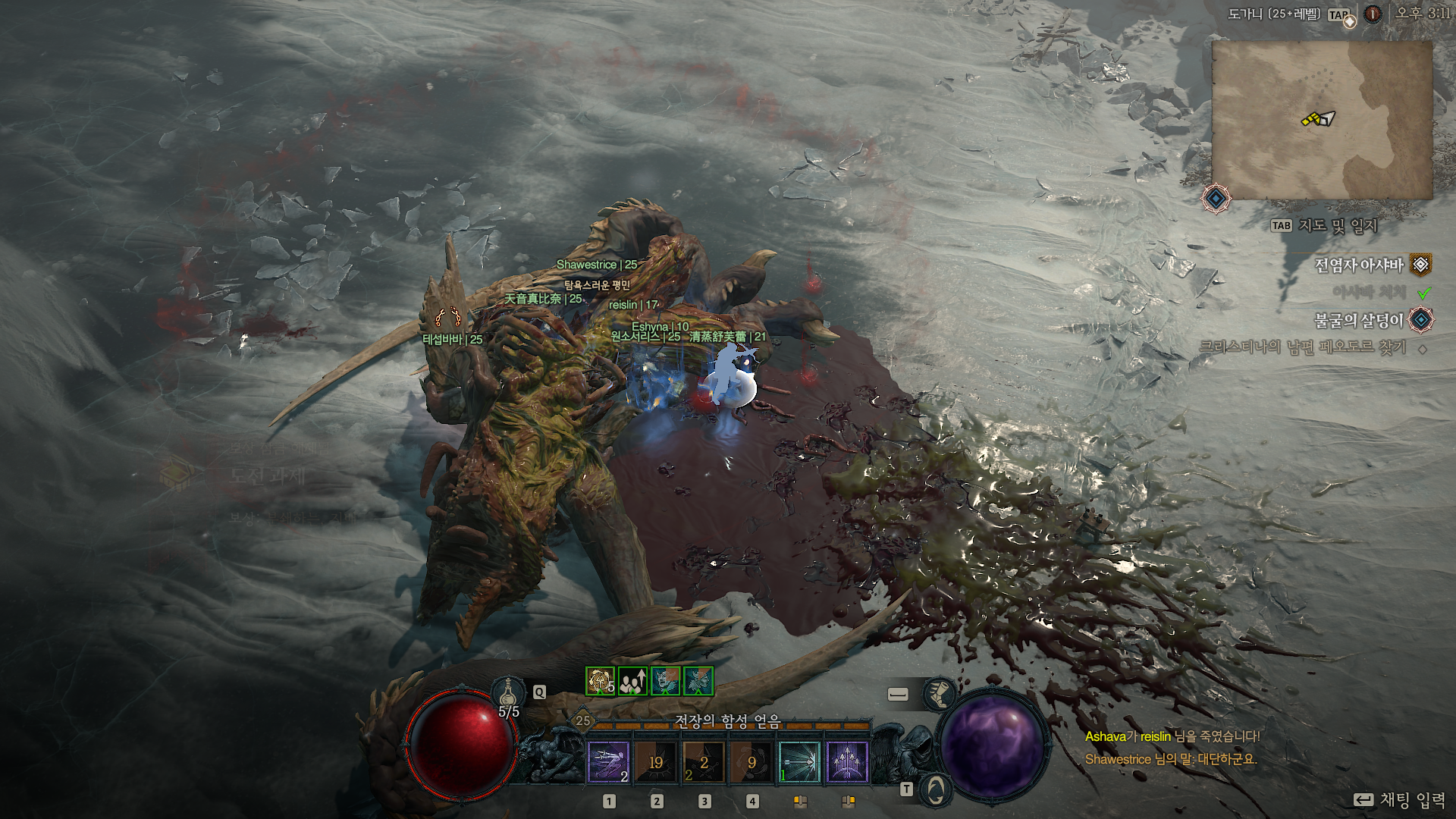Fire the teal arrow shot skill
Image resolution: width=1456 pixels, height=819 pixels.
799,761
